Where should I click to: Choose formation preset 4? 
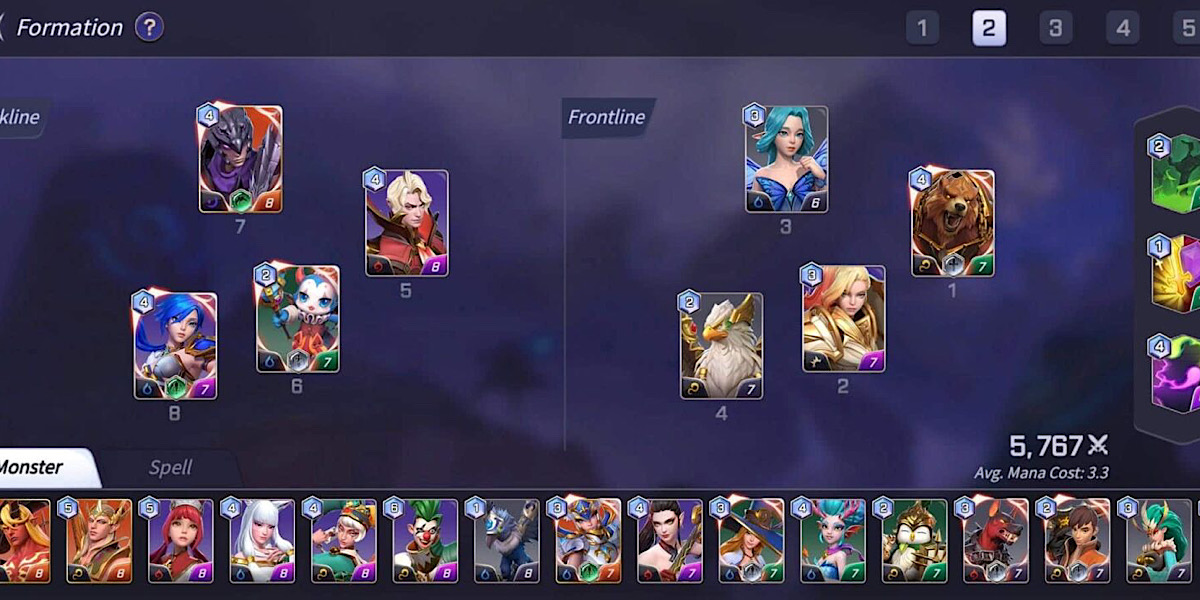click(1122, 28)
